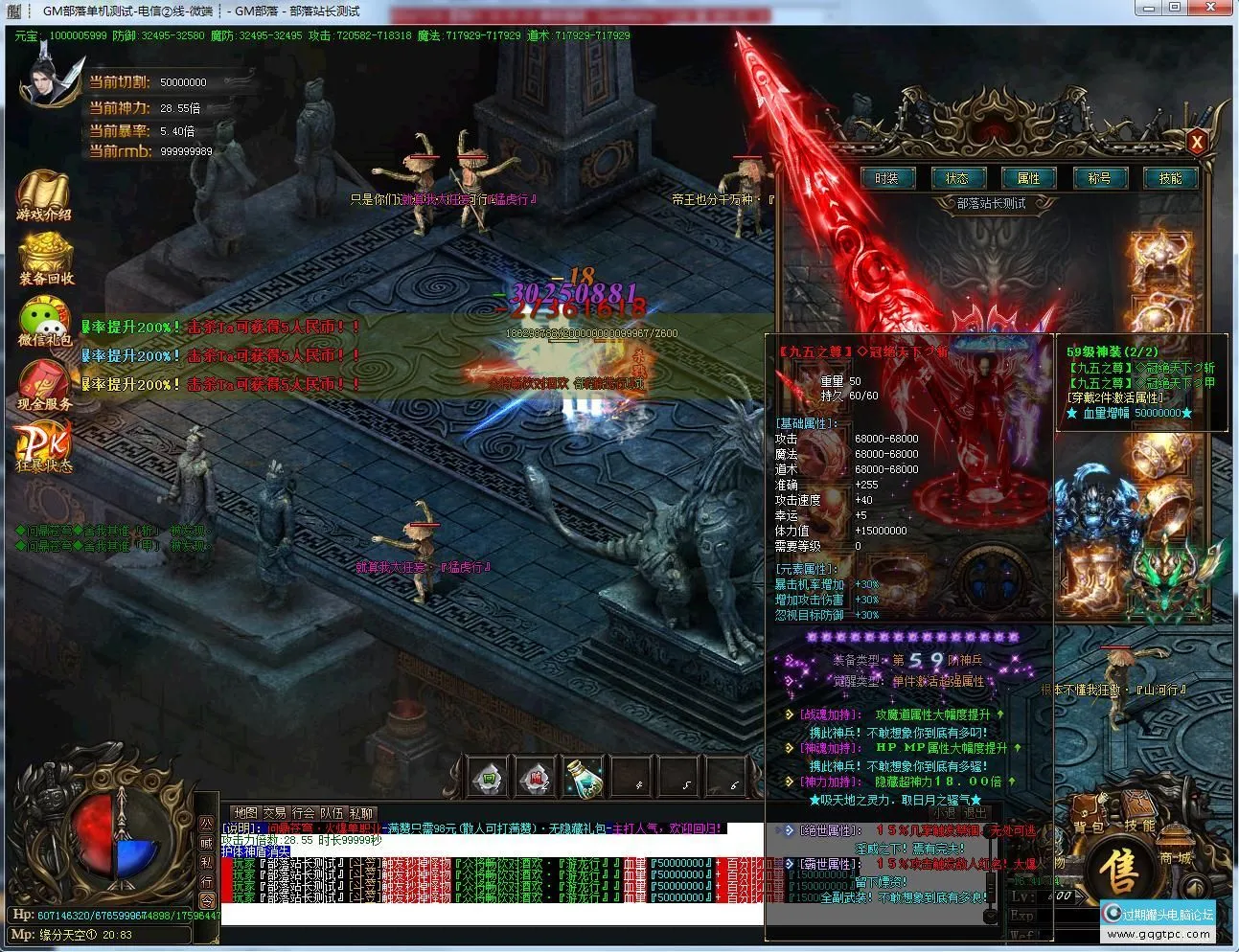
Task: Switch to the 交易 trade tab
Action: [275, 813]
